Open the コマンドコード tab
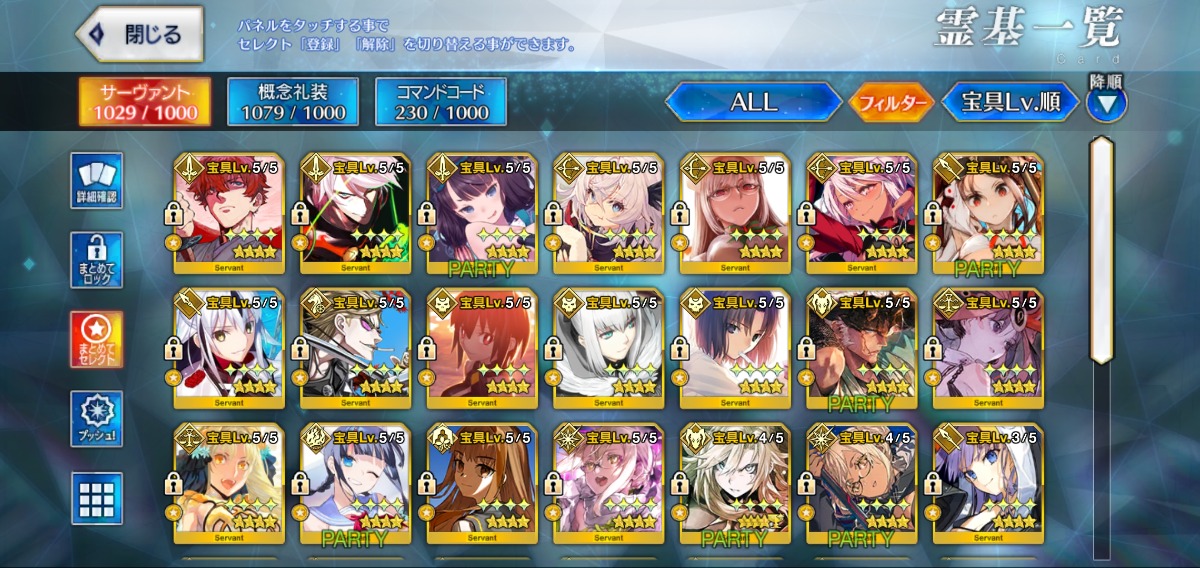Screen dimensions: 1200x568 click(441, 101)
